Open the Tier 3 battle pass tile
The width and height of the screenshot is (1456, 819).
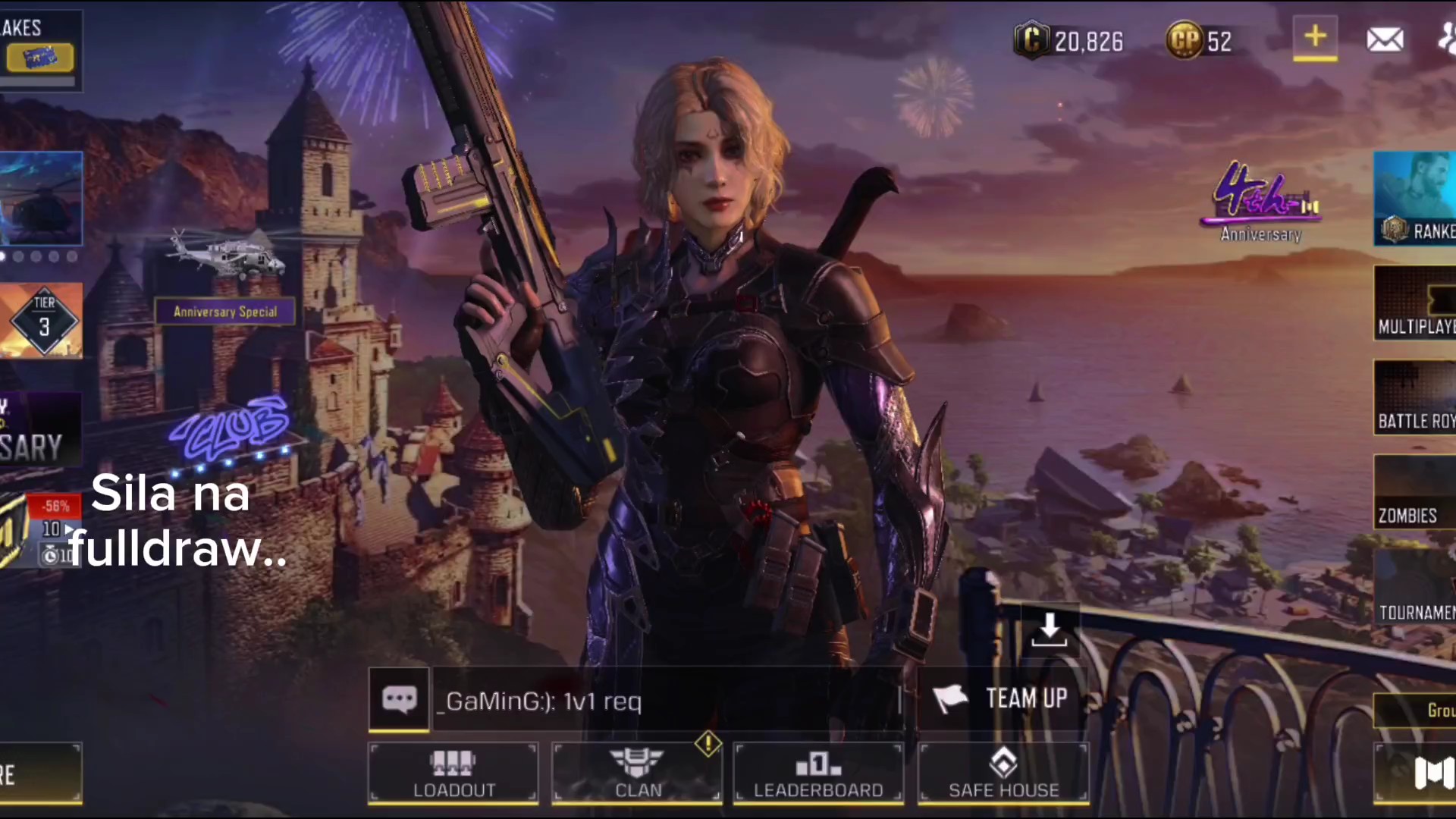coord(42,320)
